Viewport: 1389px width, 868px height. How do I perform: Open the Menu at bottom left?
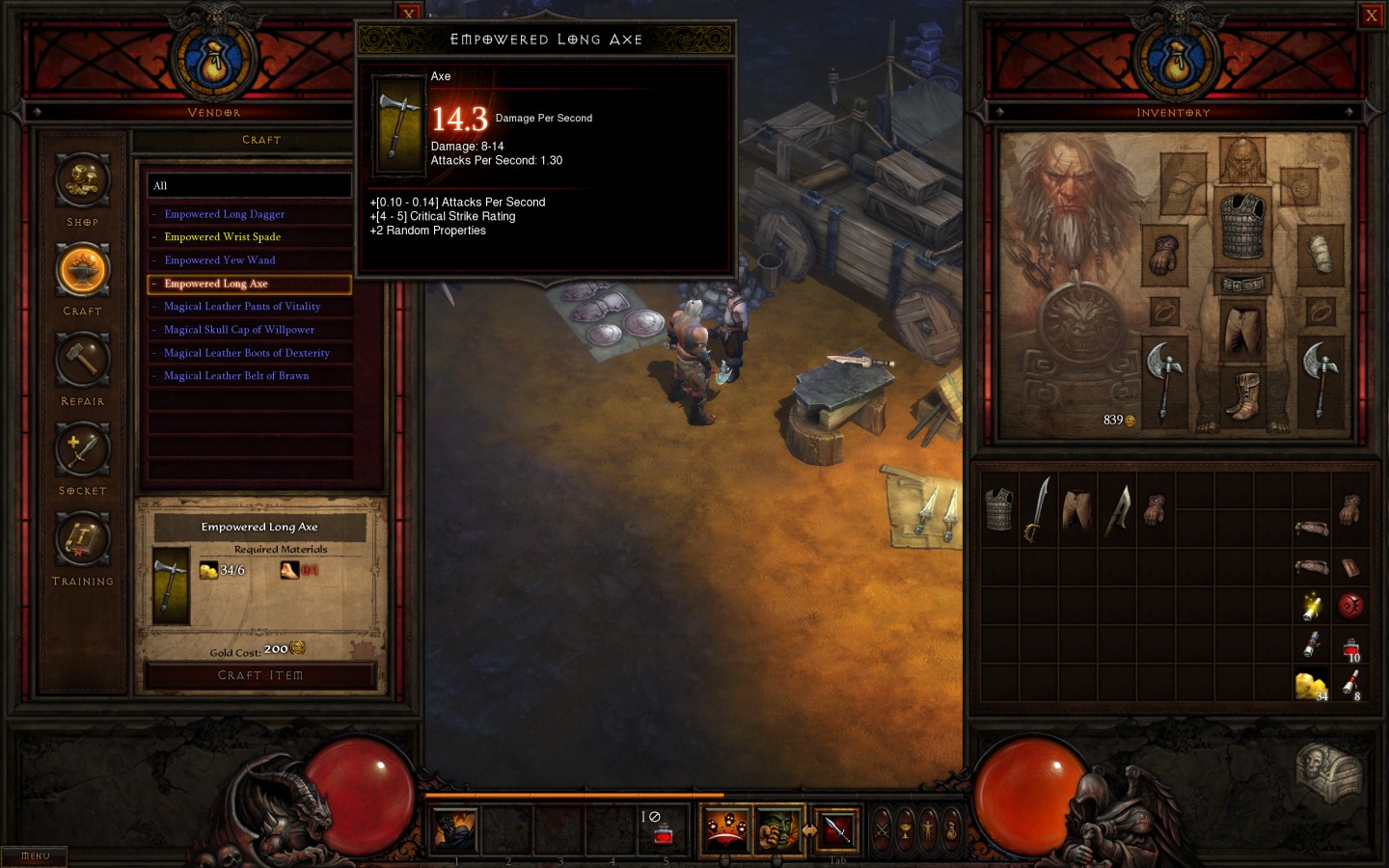click(x=35, y=854)
